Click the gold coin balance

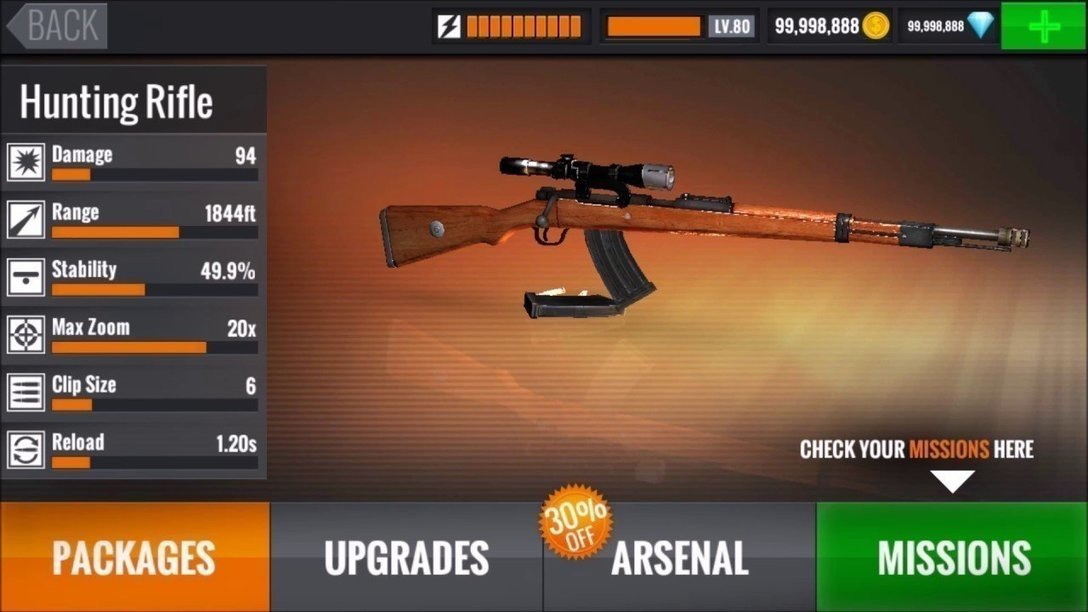click(x=830, y=26)
